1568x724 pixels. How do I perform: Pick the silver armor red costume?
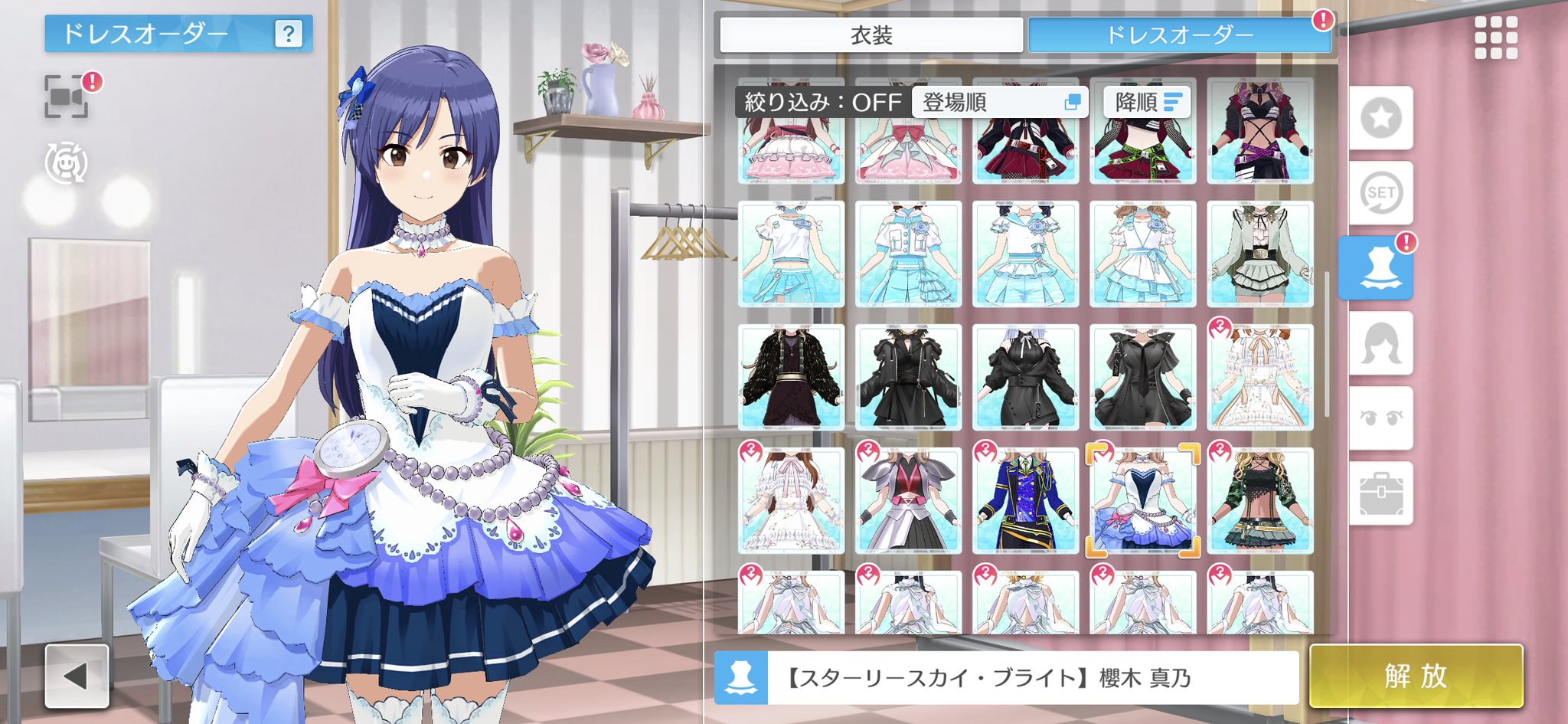coord(908,500)
